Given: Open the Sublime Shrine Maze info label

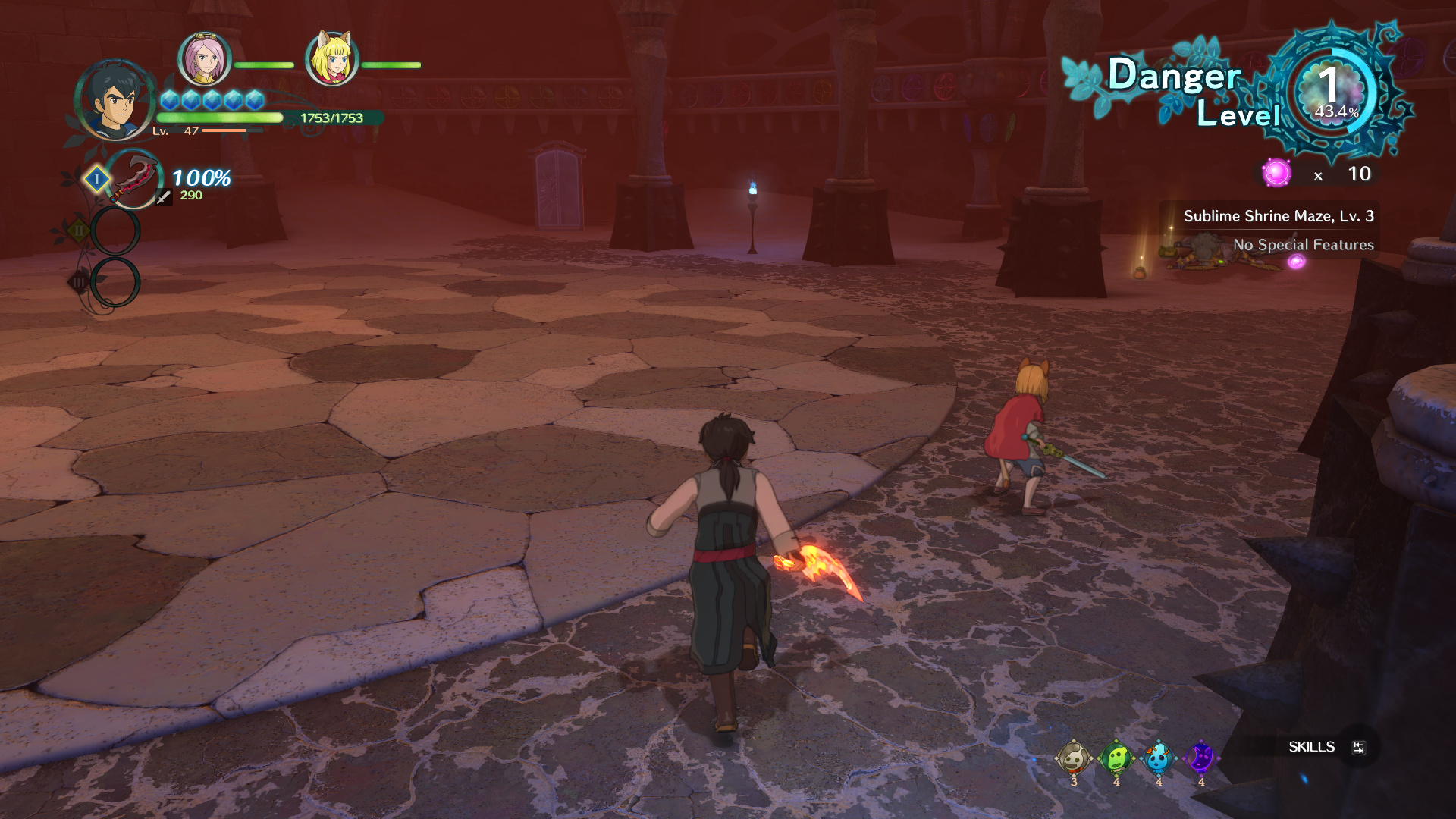Looking at the screenshot, I should tap(1278, 216).
